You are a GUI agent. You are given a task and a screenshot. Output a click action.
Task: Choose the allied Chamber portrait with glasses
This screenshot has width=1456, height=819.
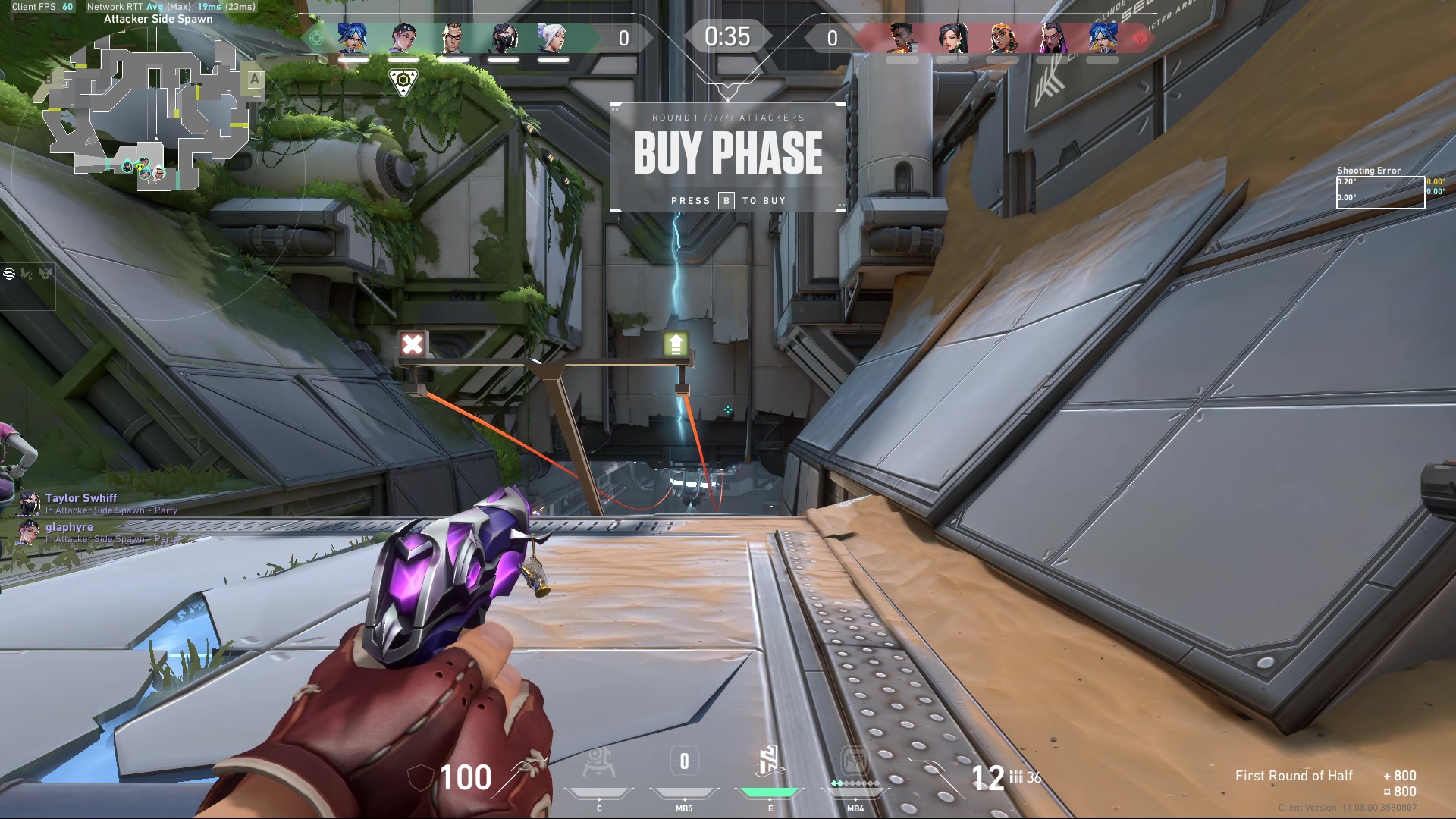coord(453,37)
